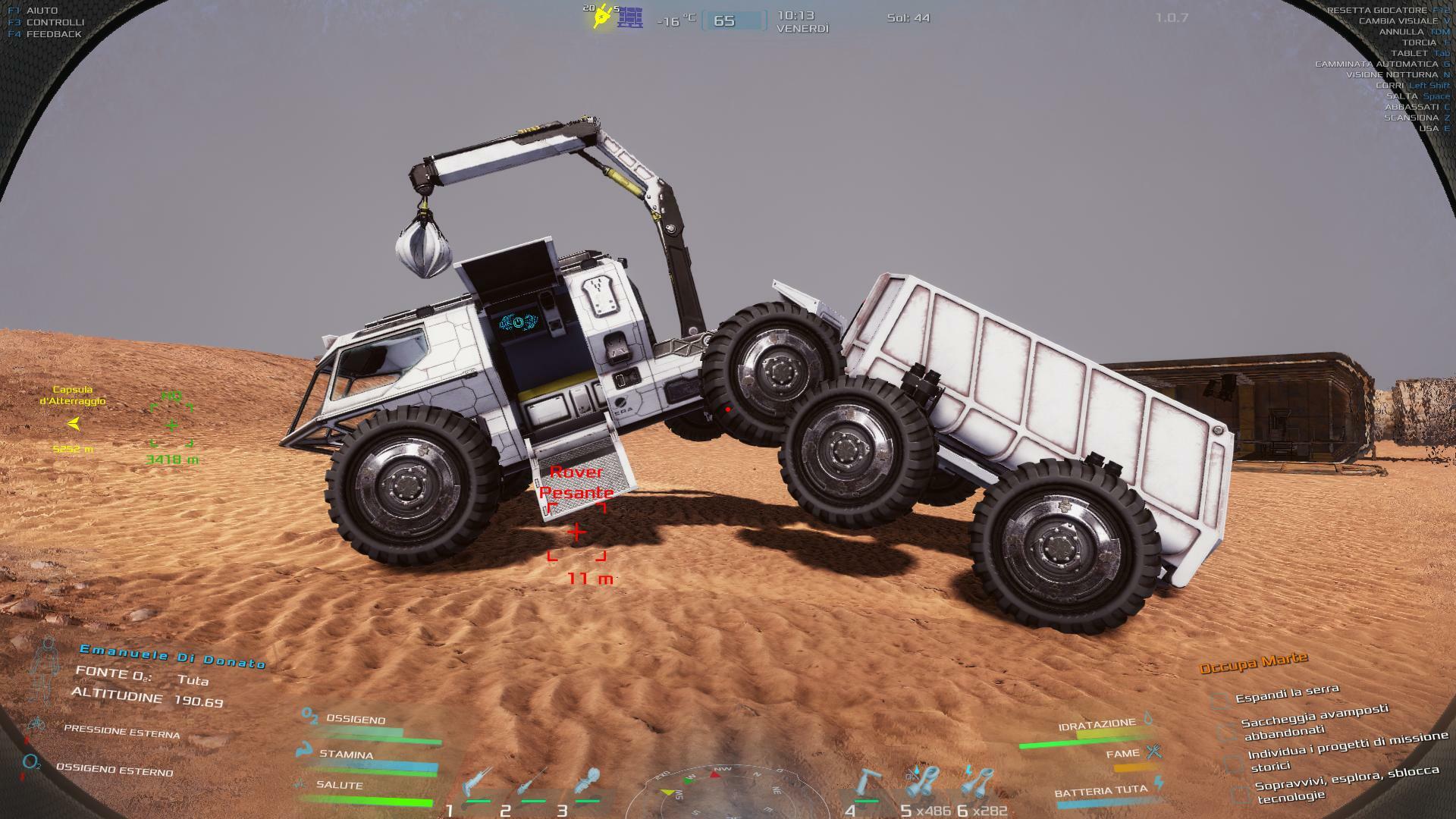The image size is (1456, 819).
Task: Select hotbar slot 1 tool
Action: [x=476, y=783]
